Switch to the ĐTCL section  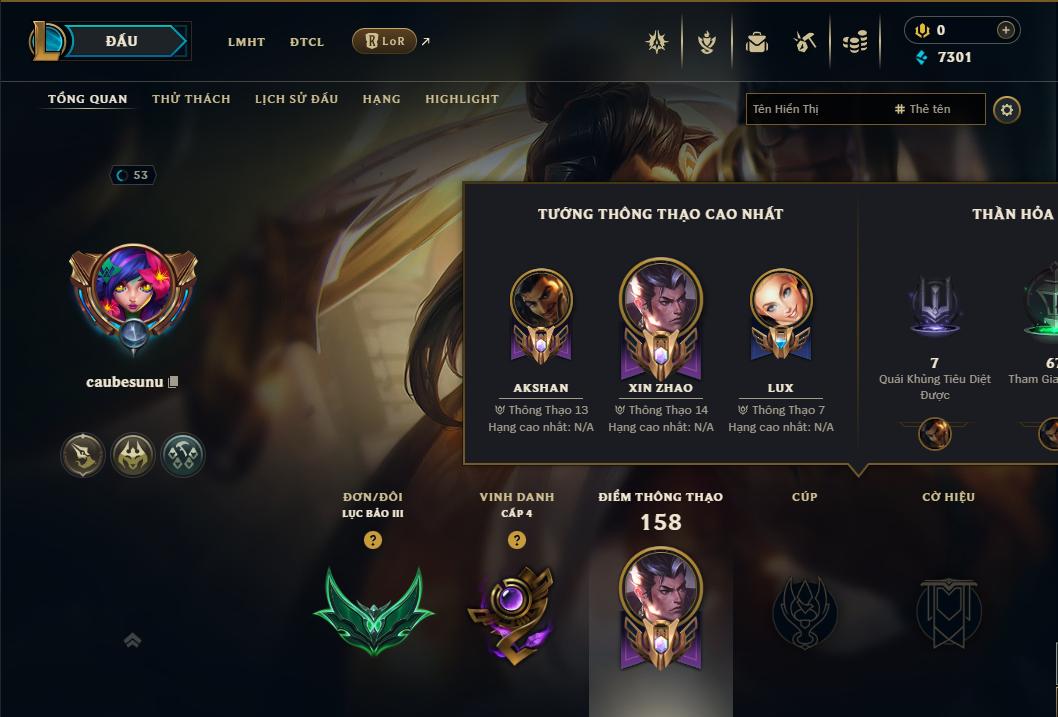tap(307, 42)
